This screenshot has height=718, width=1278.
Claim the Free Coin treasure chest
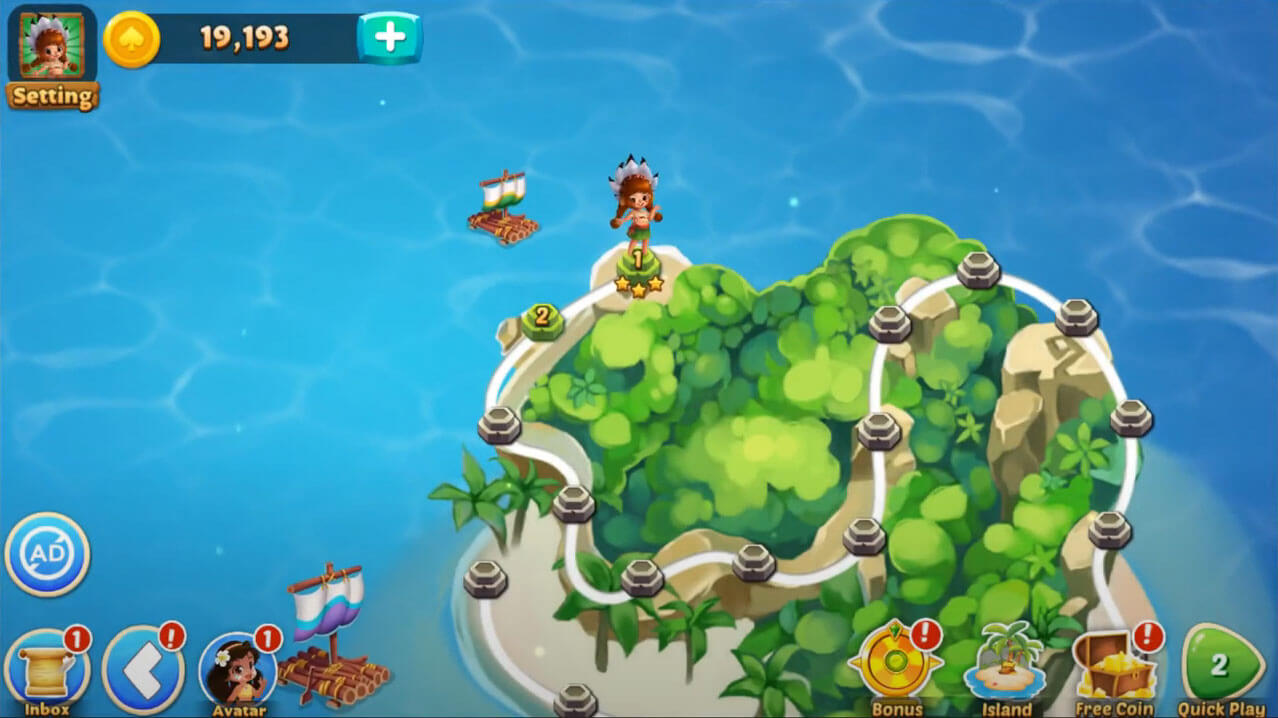point(1113,664)
